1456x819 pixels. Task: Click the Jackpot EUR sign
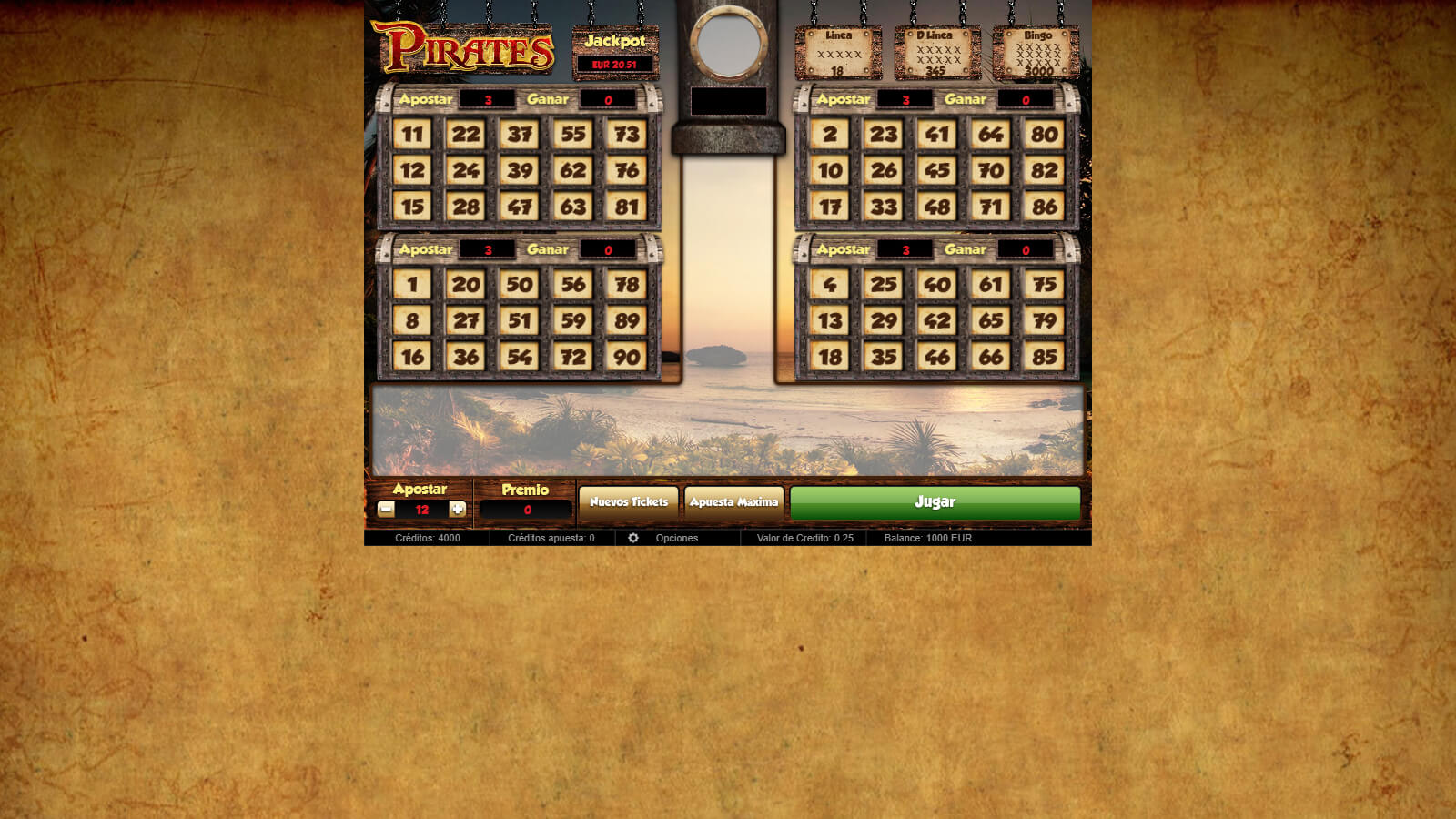click(615, 53)
